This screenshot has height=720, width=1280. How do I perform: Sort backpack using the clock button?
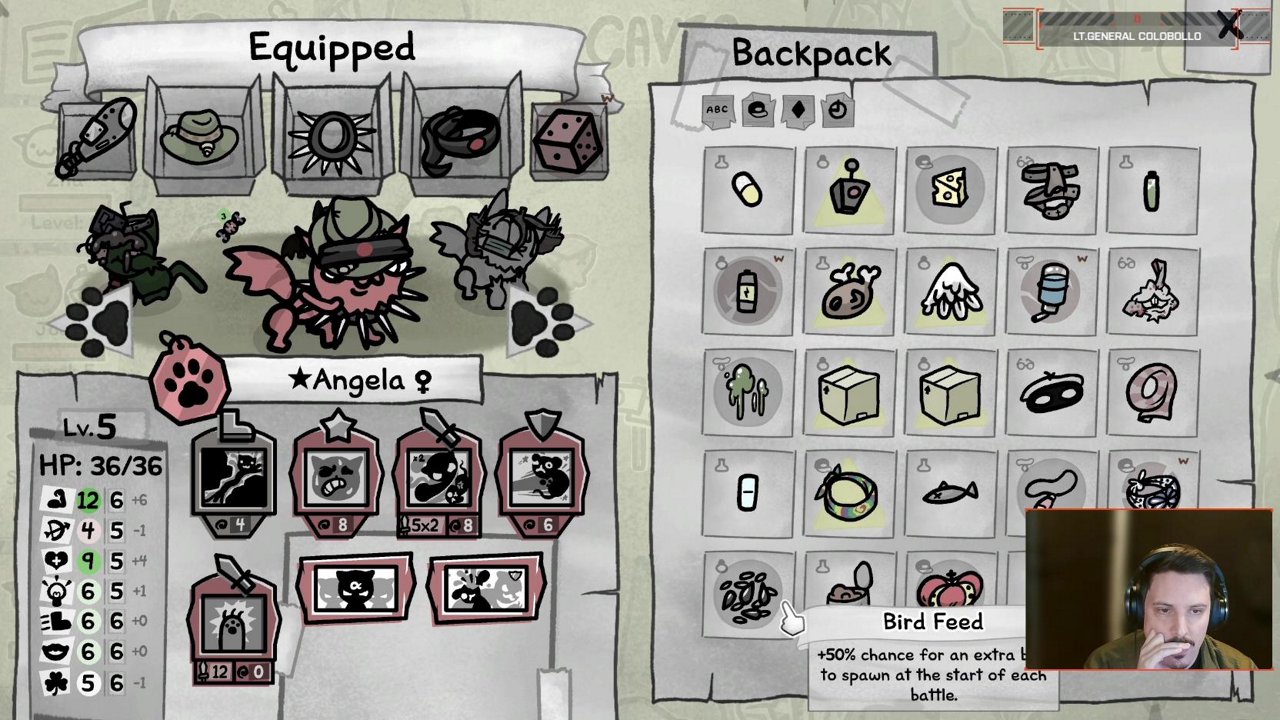point(837,110)
